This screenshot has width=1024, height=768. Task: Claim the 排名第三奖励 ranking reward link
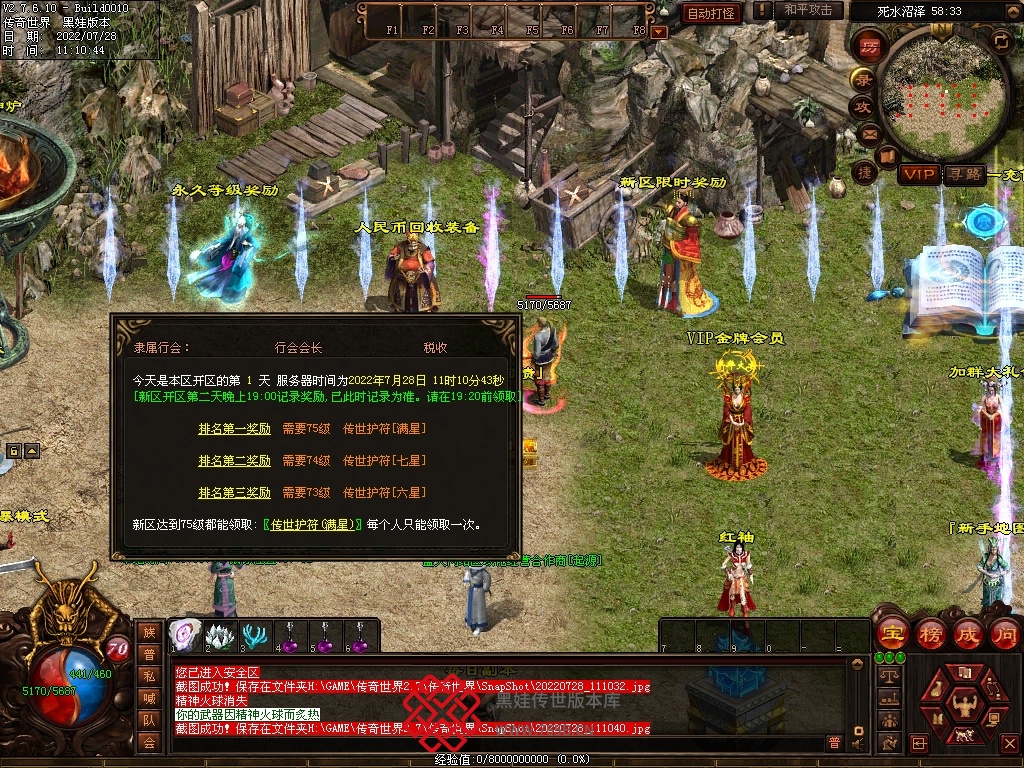pyautogui.click(x=234, y=493)
